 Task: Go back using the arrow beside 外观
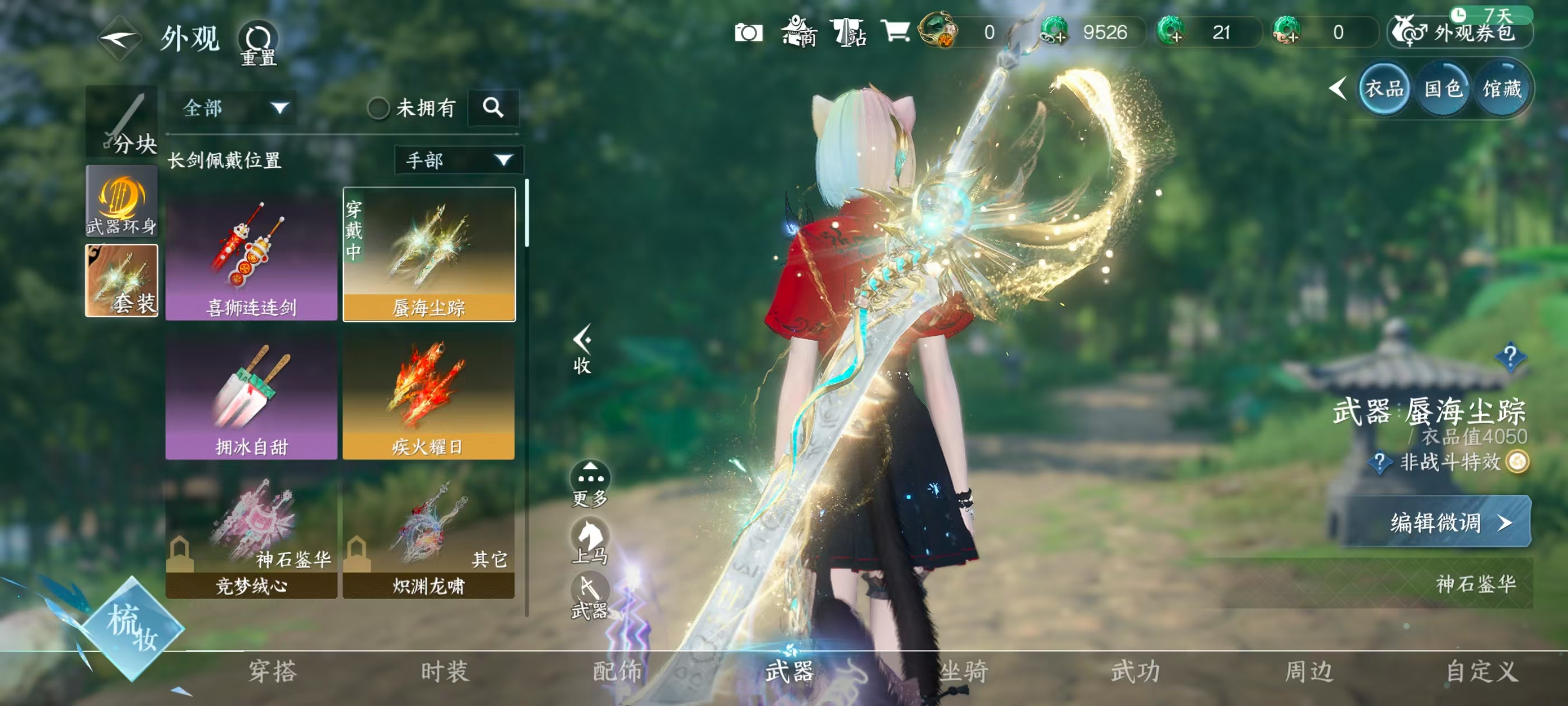[x=119, y=39]
